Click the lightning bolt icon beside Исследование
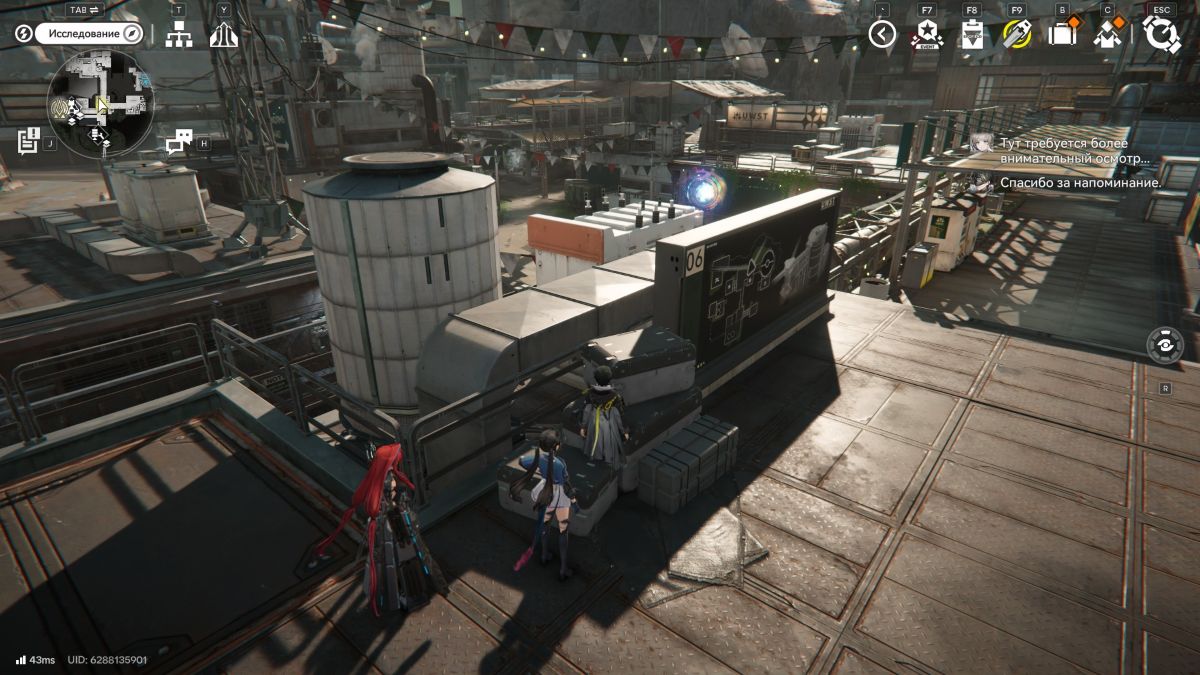The width and height of the screenshot is (1200, 675). (22, 33)
